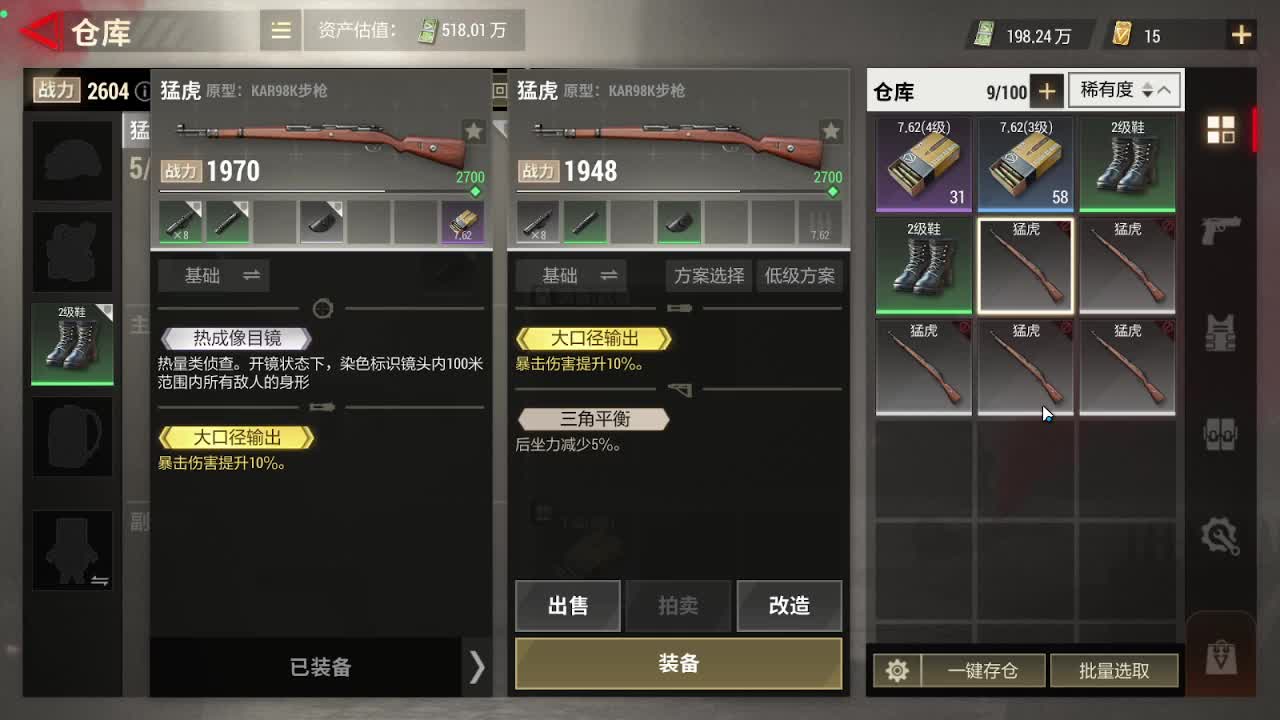Toggle favorite star on the right 猛虎 rifle
The width and height of the screenshot is (1280, 720).
(830, 130)
